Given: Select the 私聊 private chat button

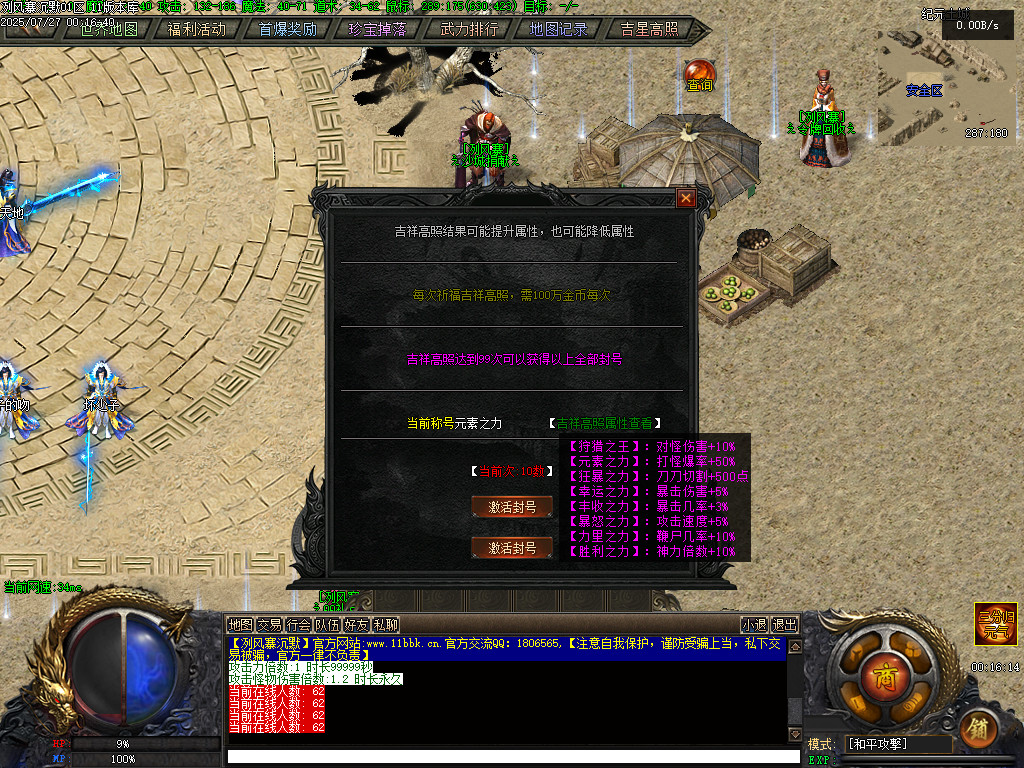Looking at the screenshot, I should point(385,625).
